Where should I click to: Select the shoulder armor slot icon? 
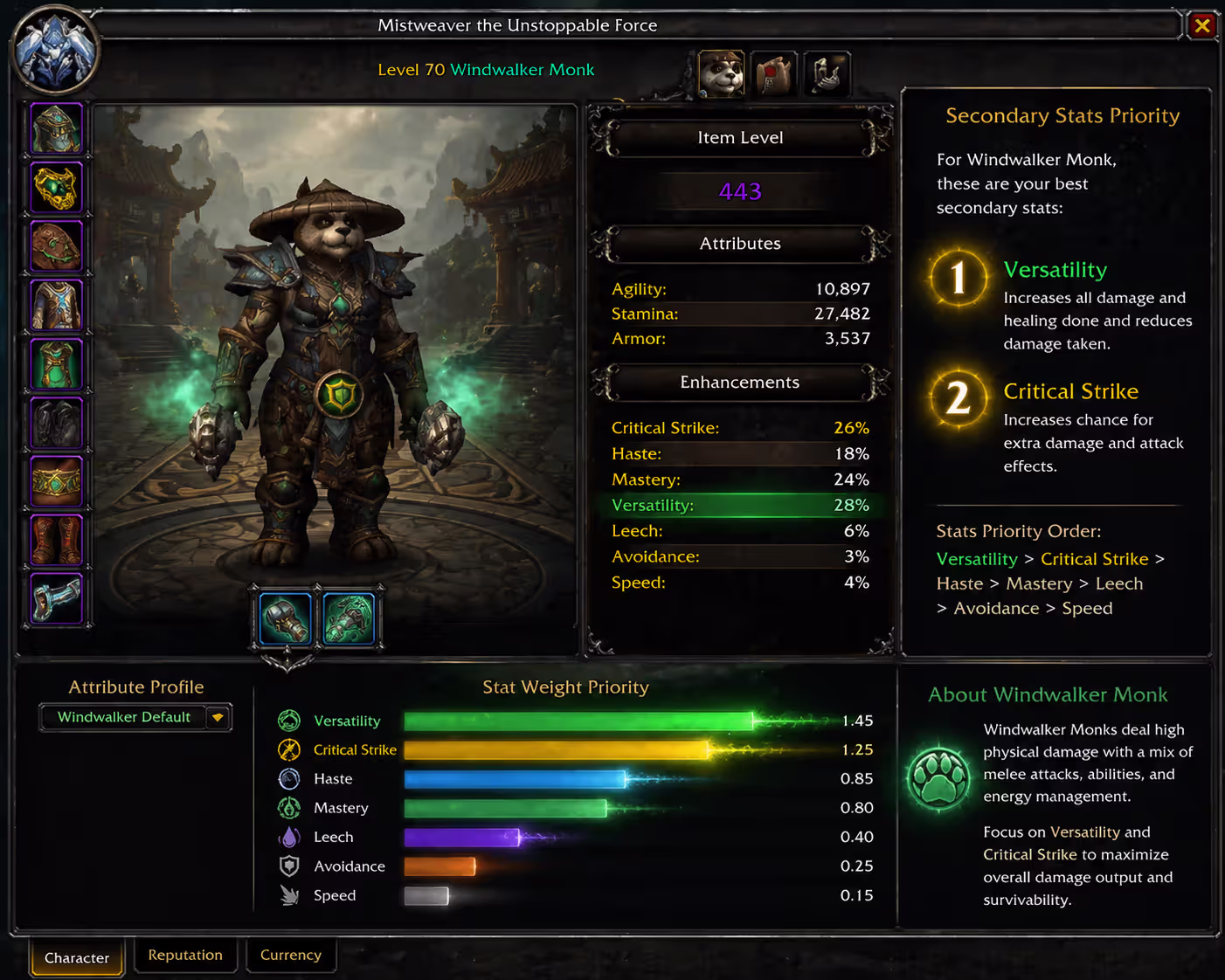[55, 245]
